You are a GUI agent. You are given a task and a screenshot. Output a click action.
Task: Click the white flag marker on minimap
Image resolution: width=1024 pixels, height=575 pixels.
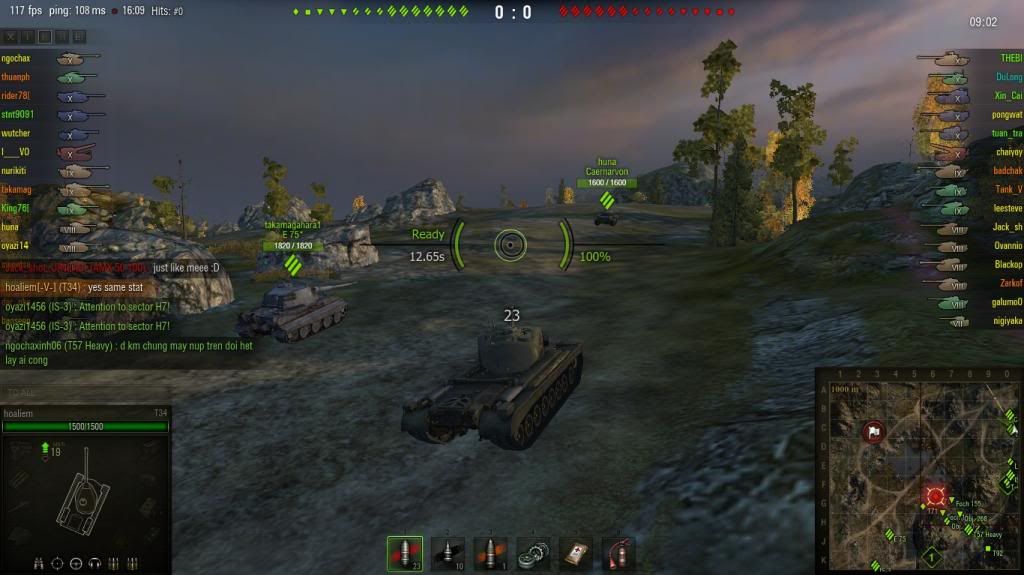(x=873, y=433)
